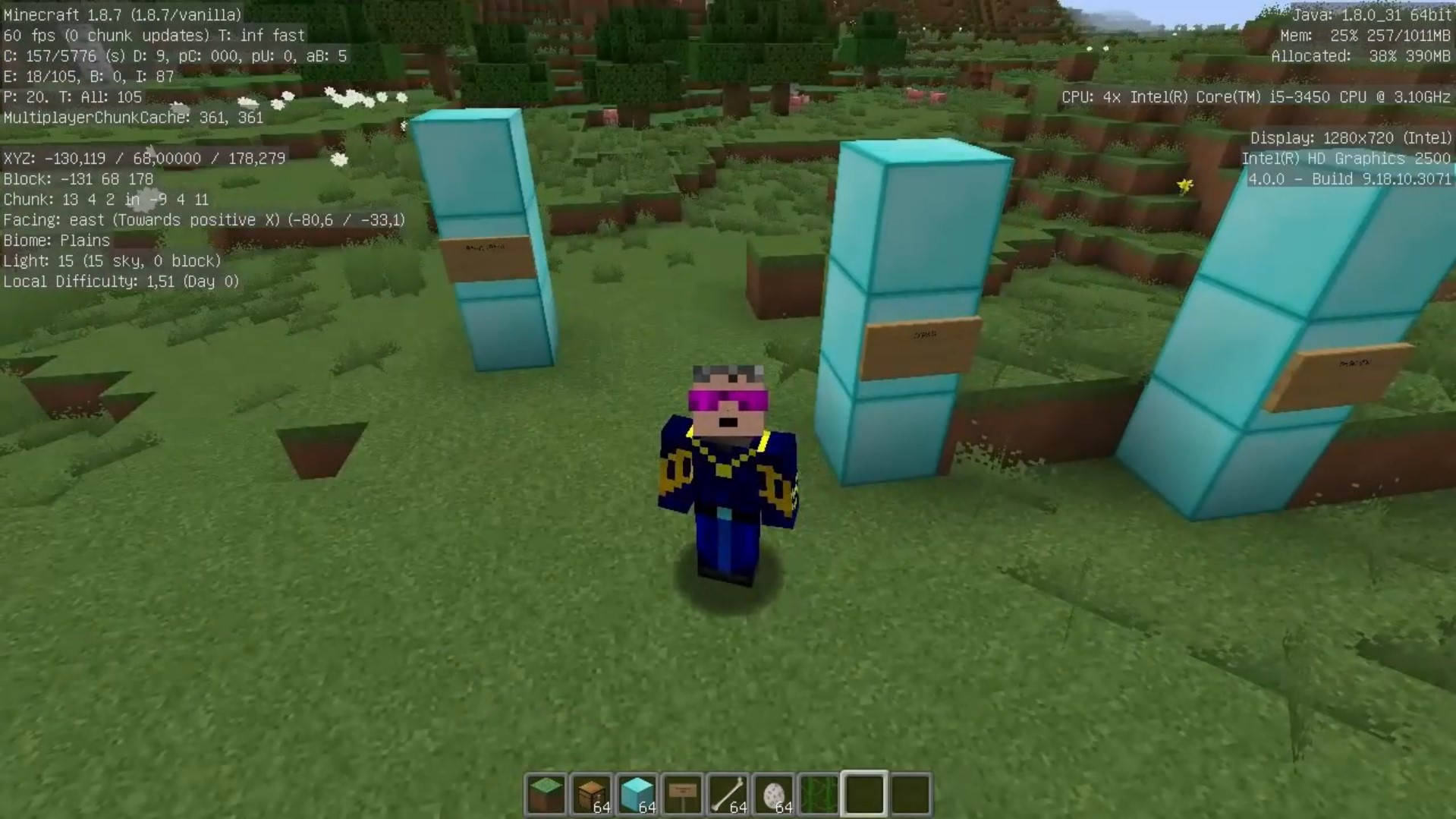Pick the wooden sign hotbar slot
This screenshot has width=1456, height=819.
coord(682,794)
